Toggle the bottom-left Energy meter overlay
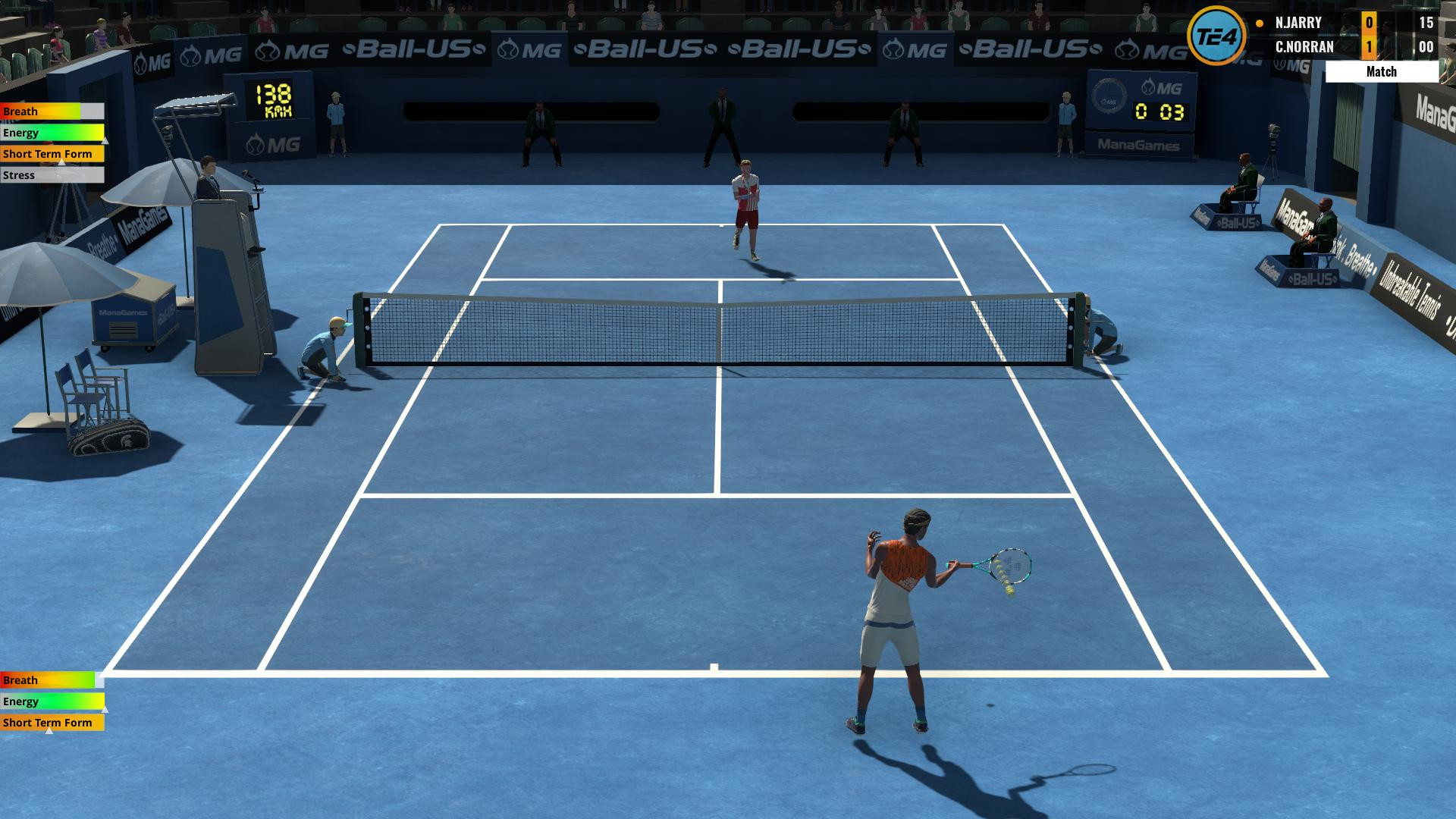The width and height of the screenshot is (1456, 819). tap(51, 701)
